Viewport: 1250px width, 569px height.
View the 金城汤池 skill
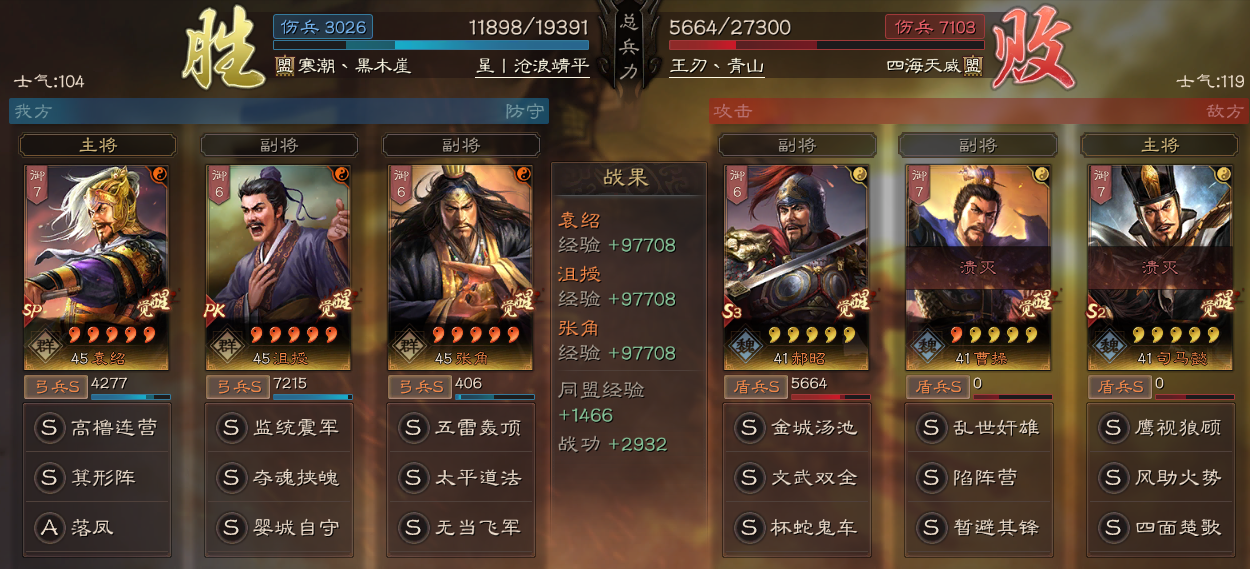tap(796, 428)
